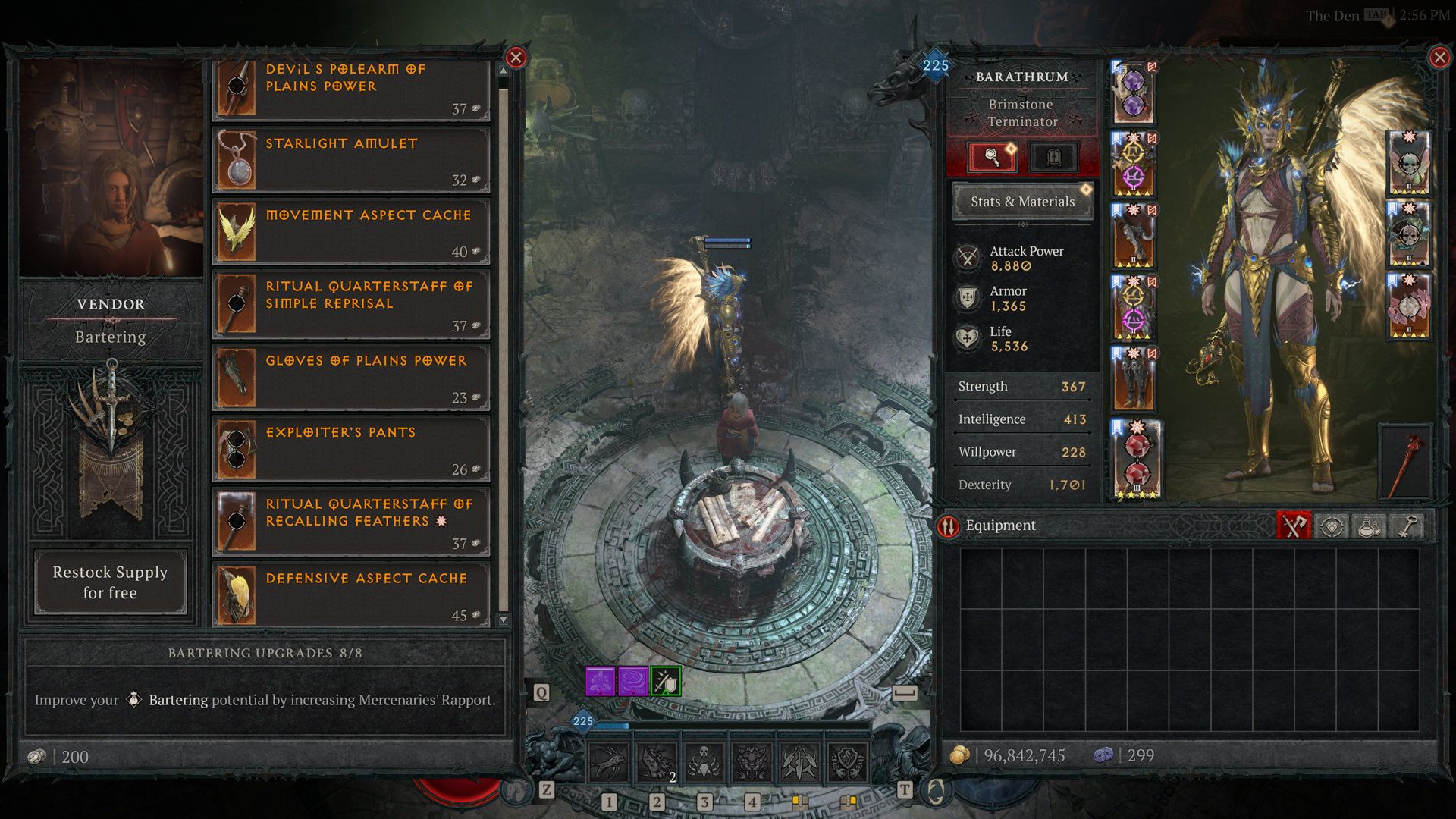Screen dimensions: 1456x819
Task: Choose Gloves of Plains Power
Action: (351, 377)
